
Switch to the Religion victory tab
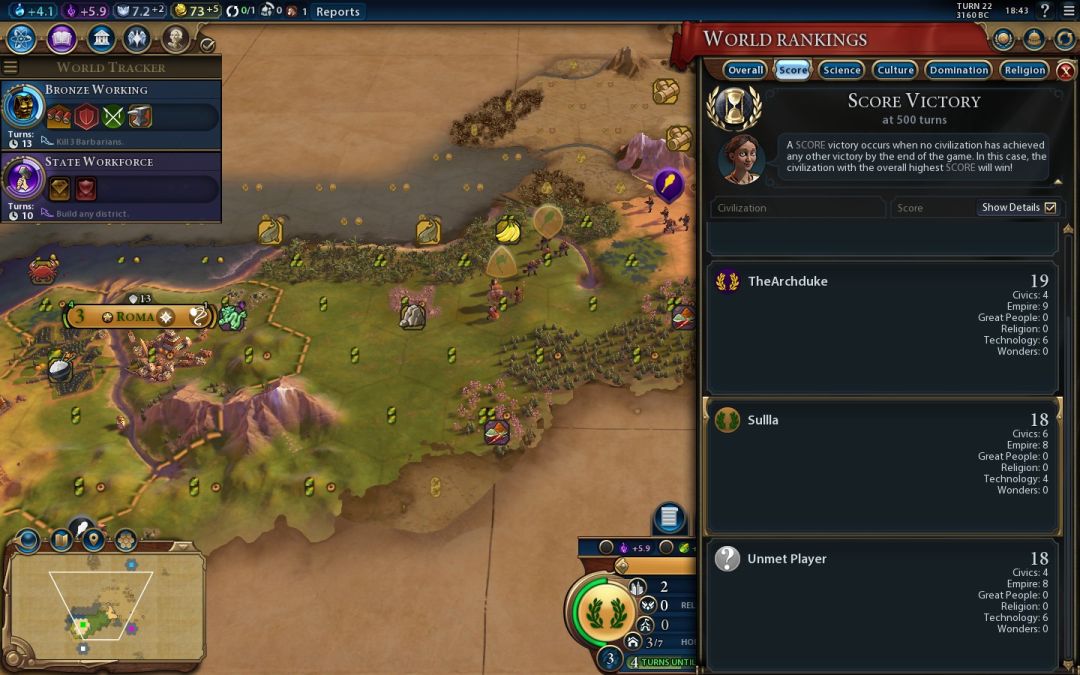click(1025, 70)
